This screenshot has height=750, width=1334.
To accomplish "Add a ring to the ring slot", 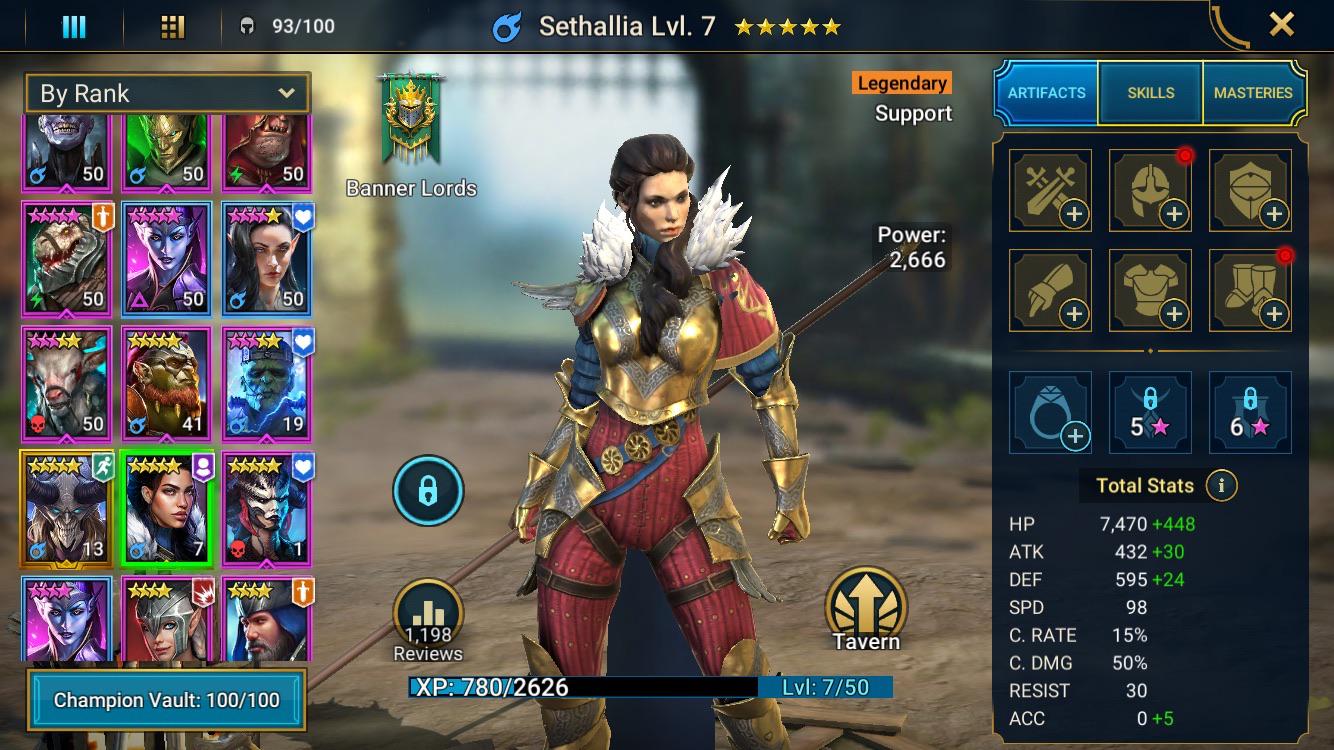I will [1050, 412].
